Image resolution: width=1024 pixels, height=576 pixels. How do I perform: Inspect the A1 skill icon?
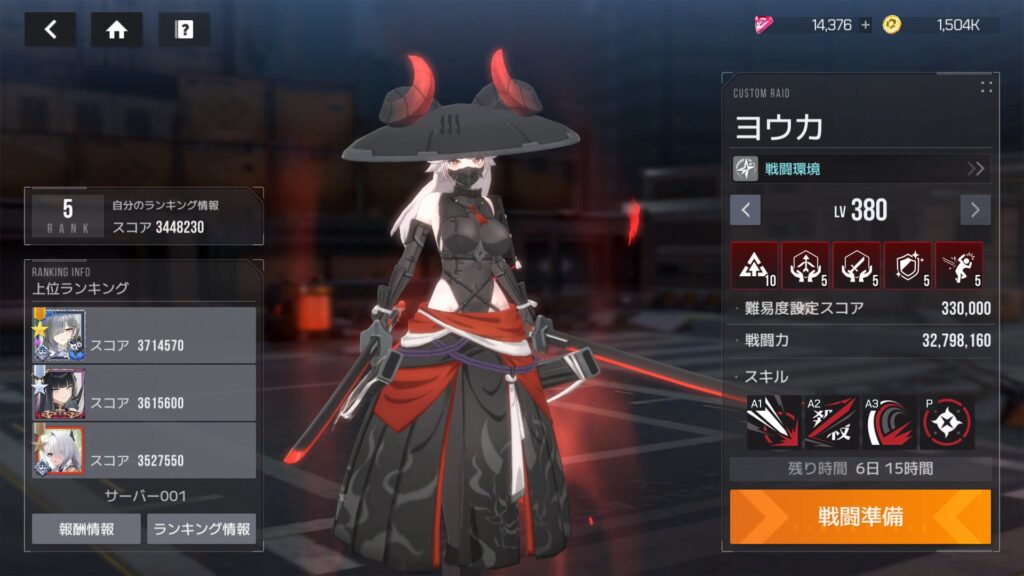tap(773, 422)
